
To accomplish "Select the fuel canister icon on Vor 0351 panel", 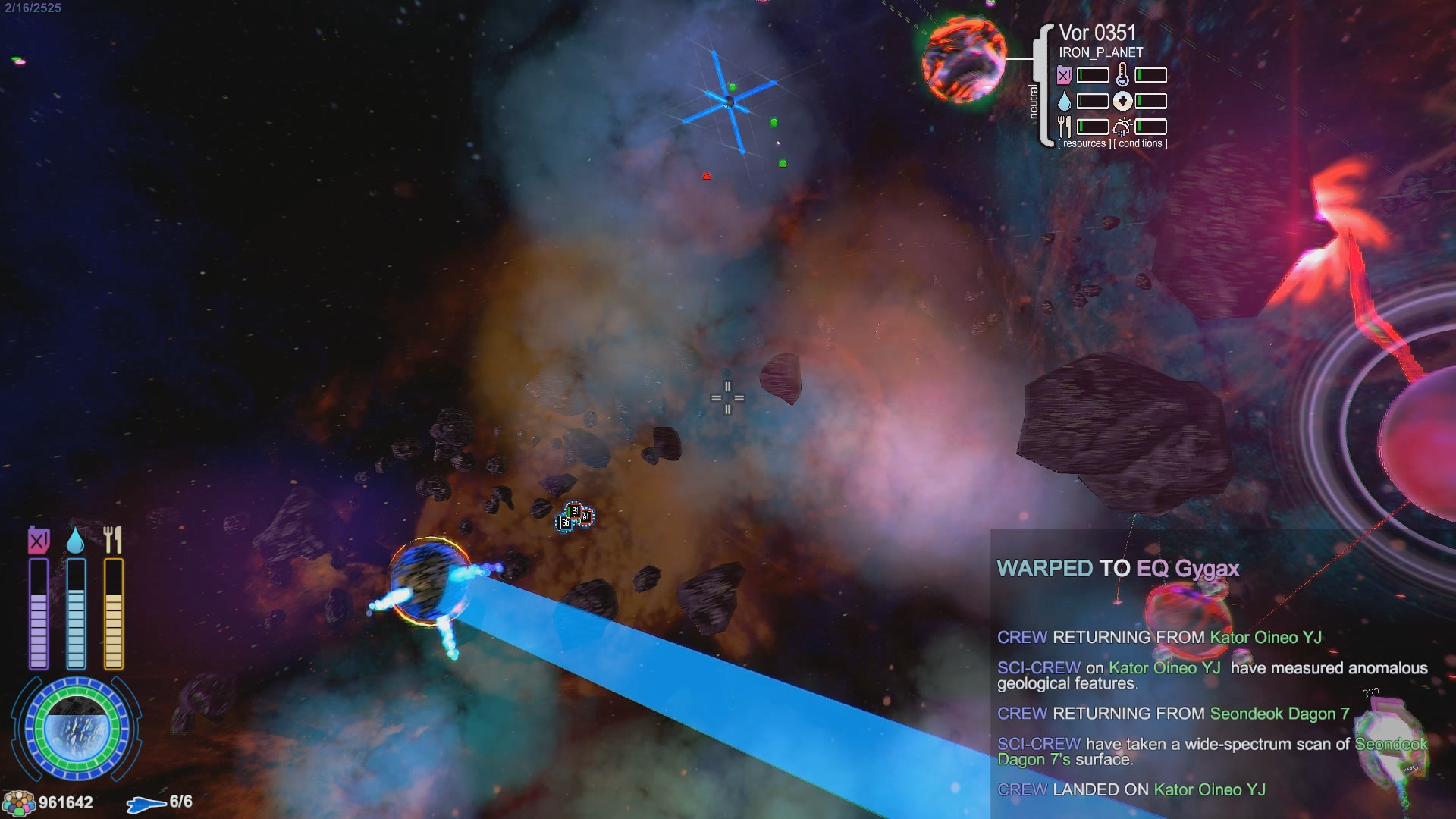I will click(x=1063, y=75).
